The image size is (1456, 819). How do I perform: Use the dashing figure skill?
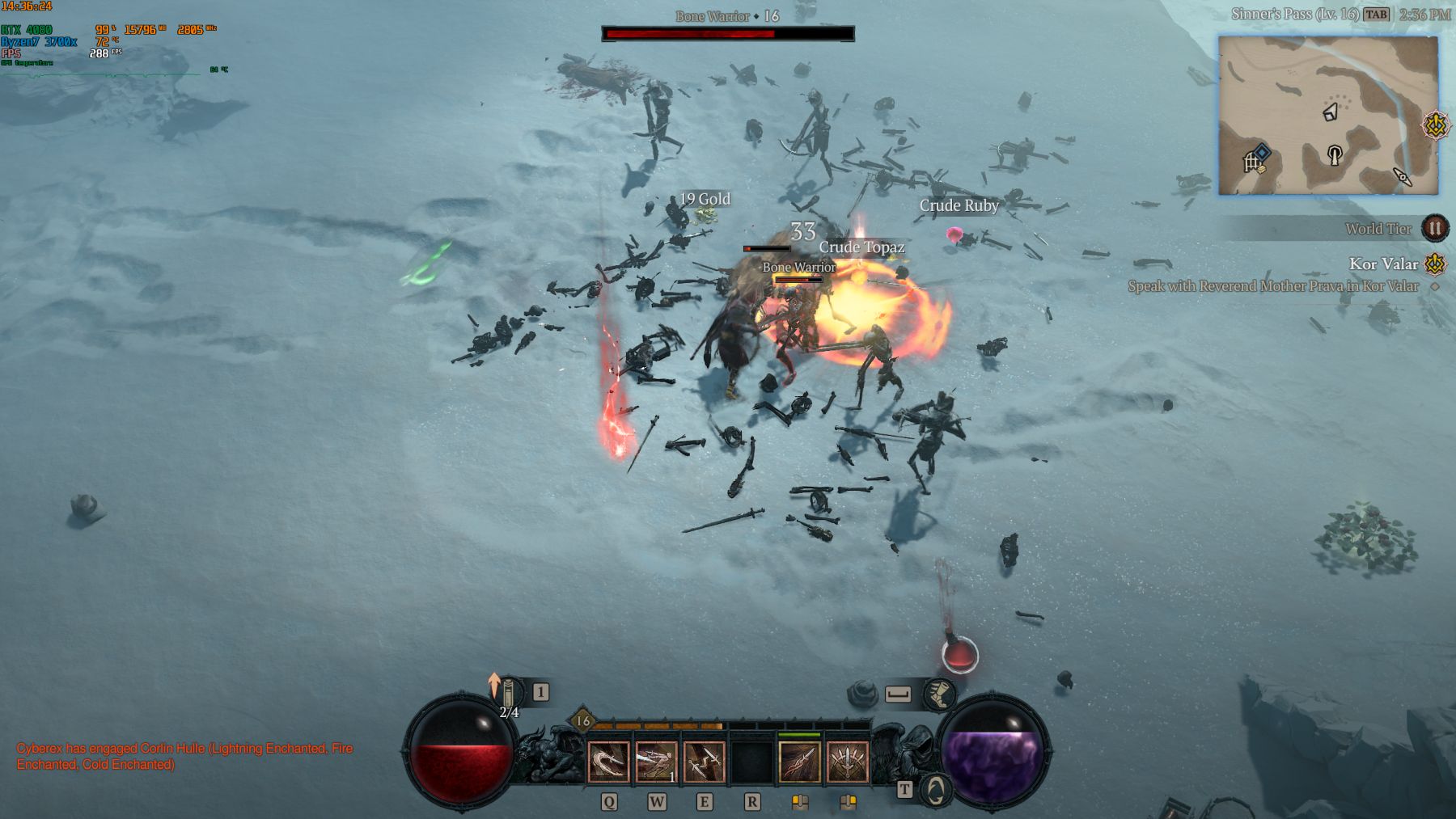point(656,762)
